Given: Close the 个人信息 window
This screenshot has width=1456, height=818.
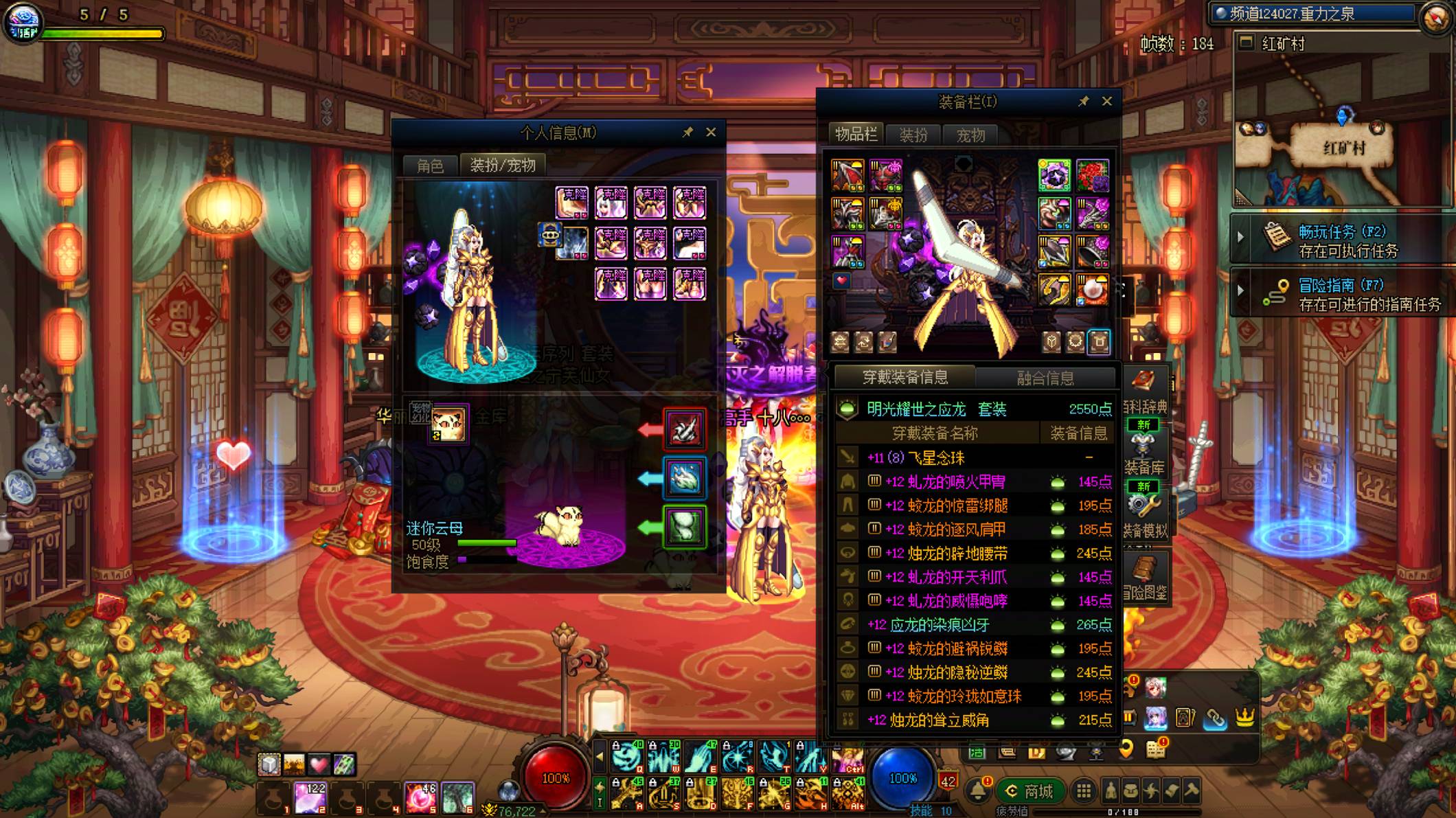Looking at the screenshot, I should 711,132.
